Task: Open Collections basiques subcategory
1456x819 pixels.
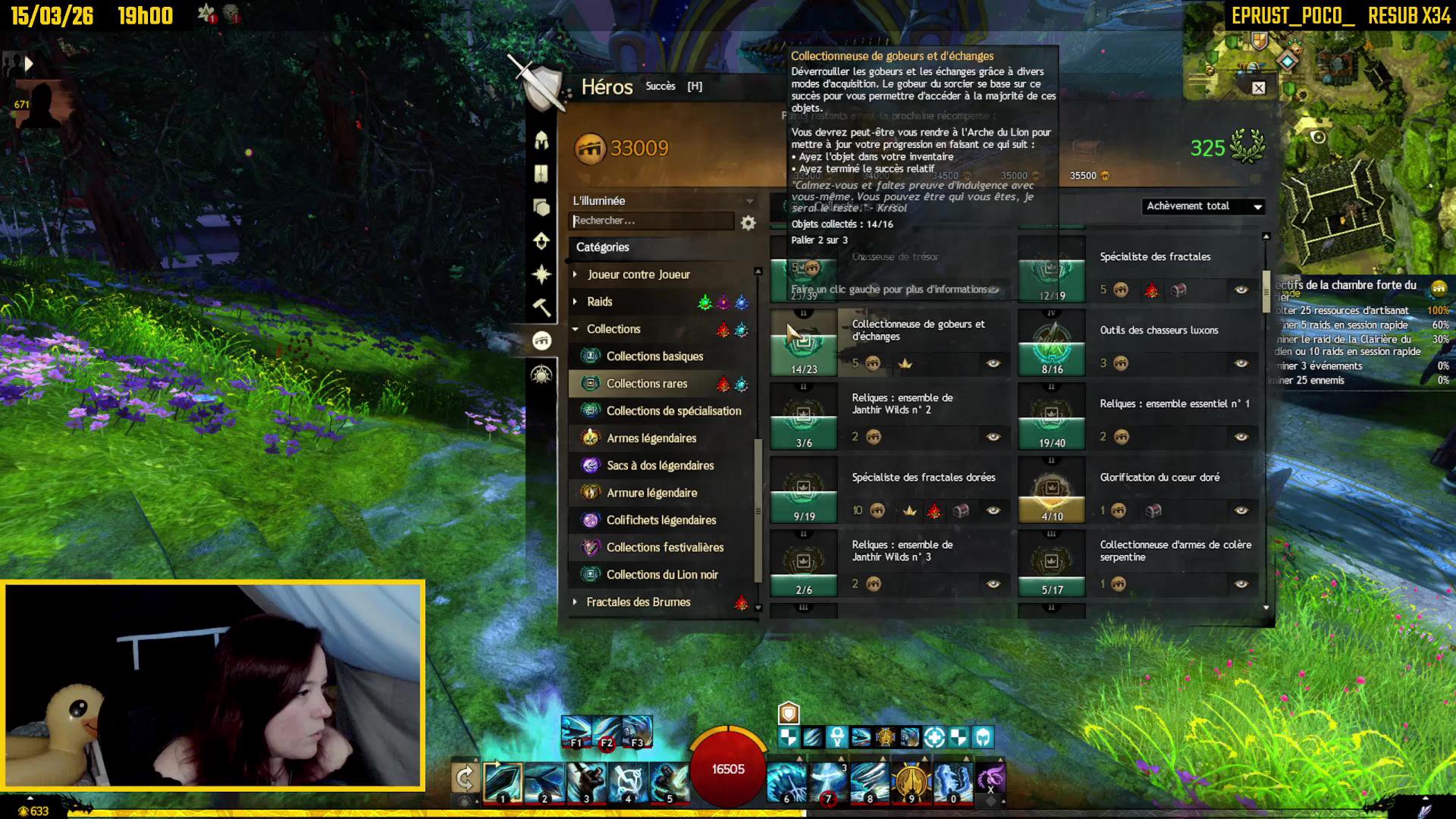Action: coord(654,356)
